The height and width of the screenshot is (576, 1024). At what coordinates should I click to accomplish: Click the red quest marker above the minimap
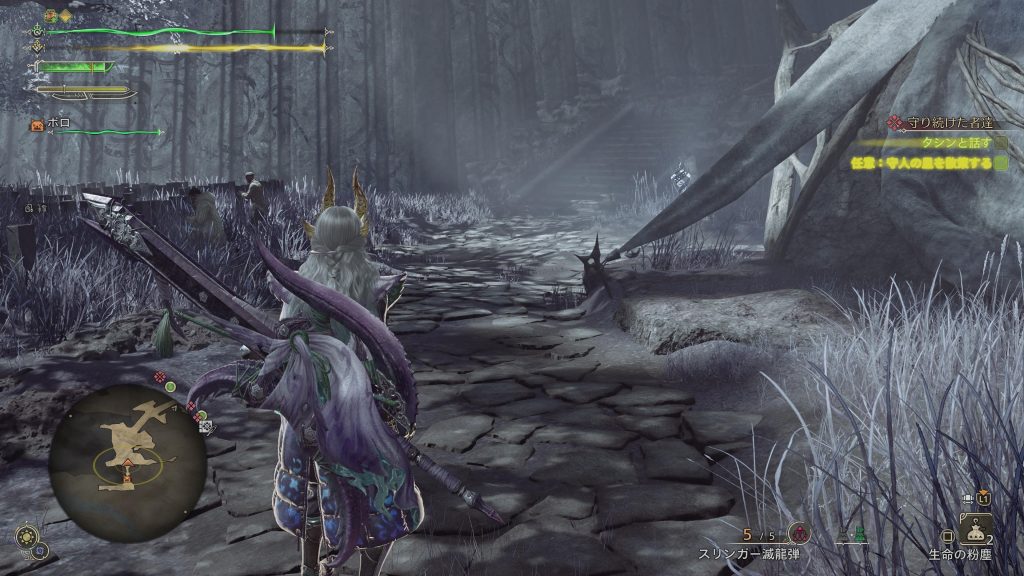158,376
